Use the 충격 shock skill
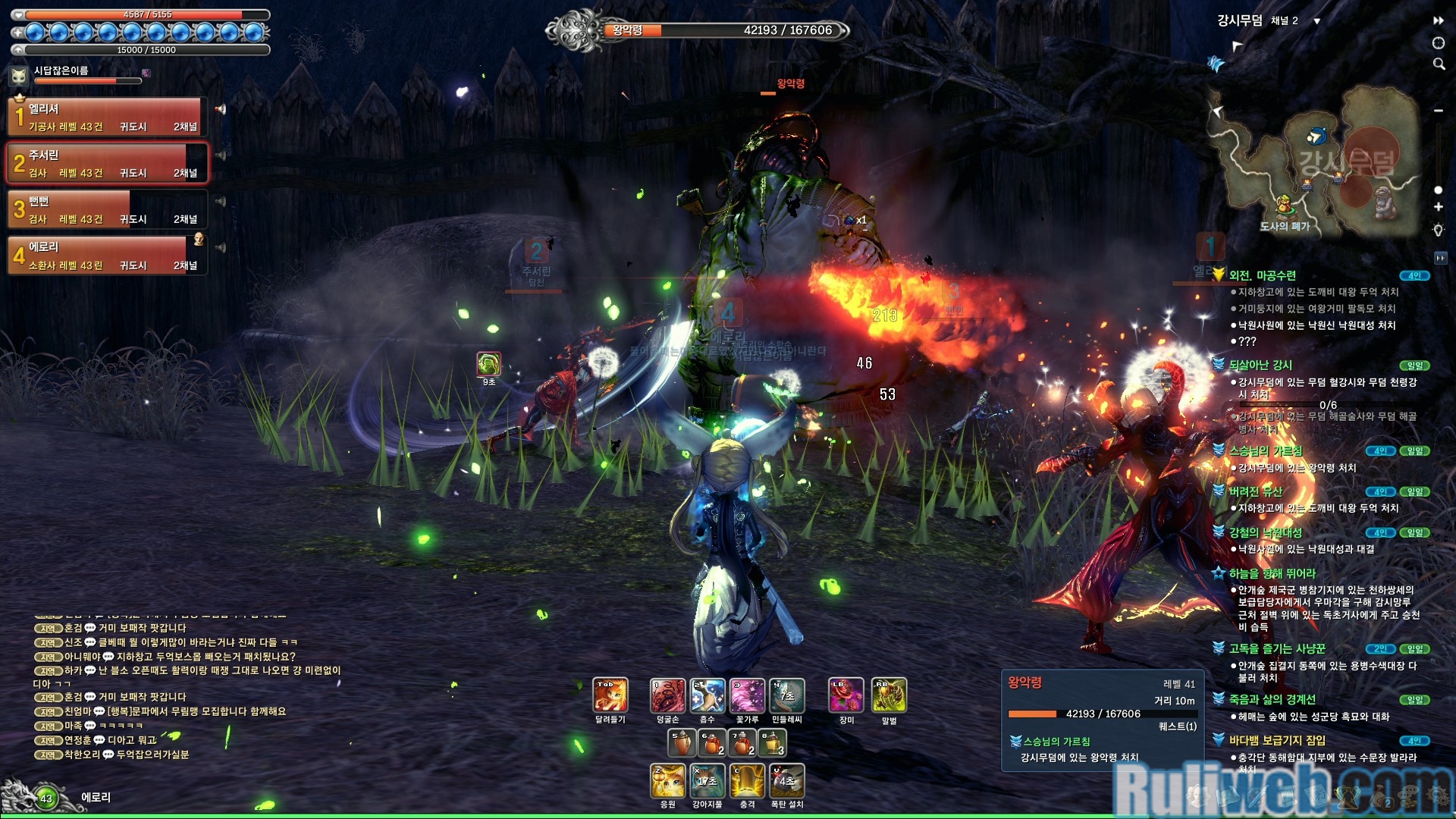The image size is (1456, 819). 747,781
